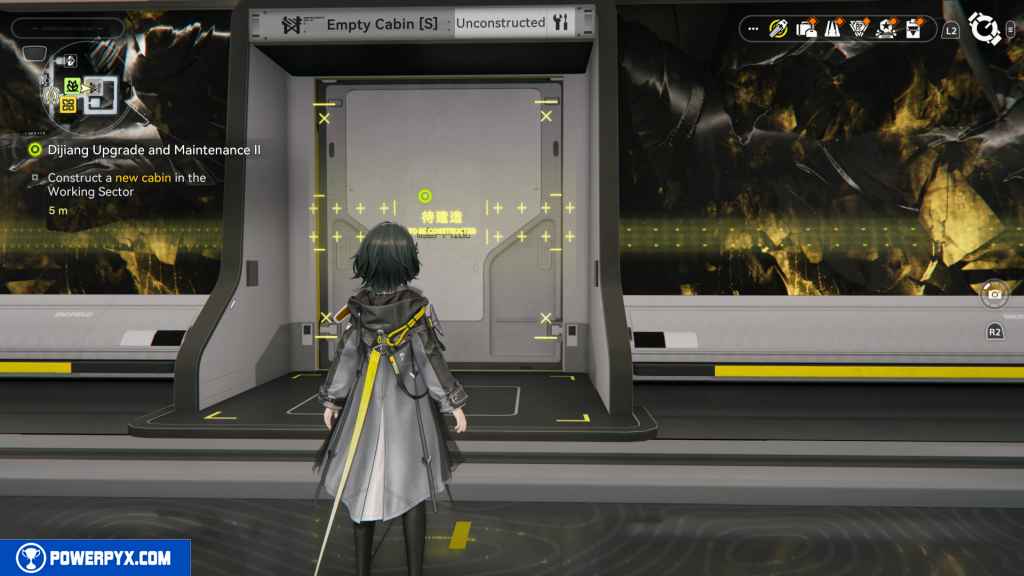Image resolution: width=1024 pixels, height=576 pixels.
Task: Click the yellow facility marker on minimap
Action: [x=68, y=104]
